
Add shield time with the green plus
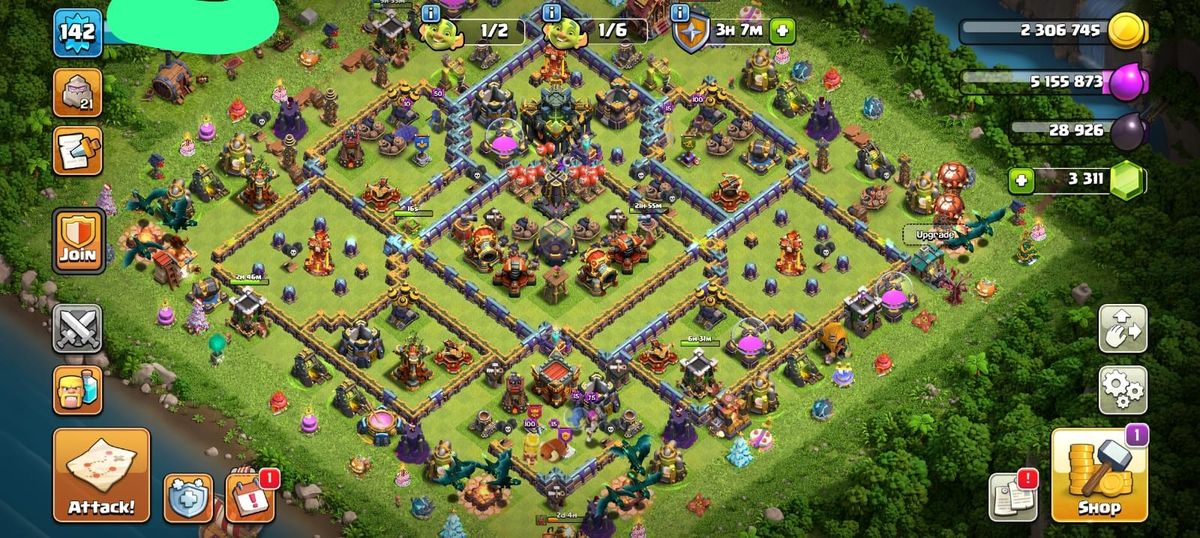click(781, 30)
